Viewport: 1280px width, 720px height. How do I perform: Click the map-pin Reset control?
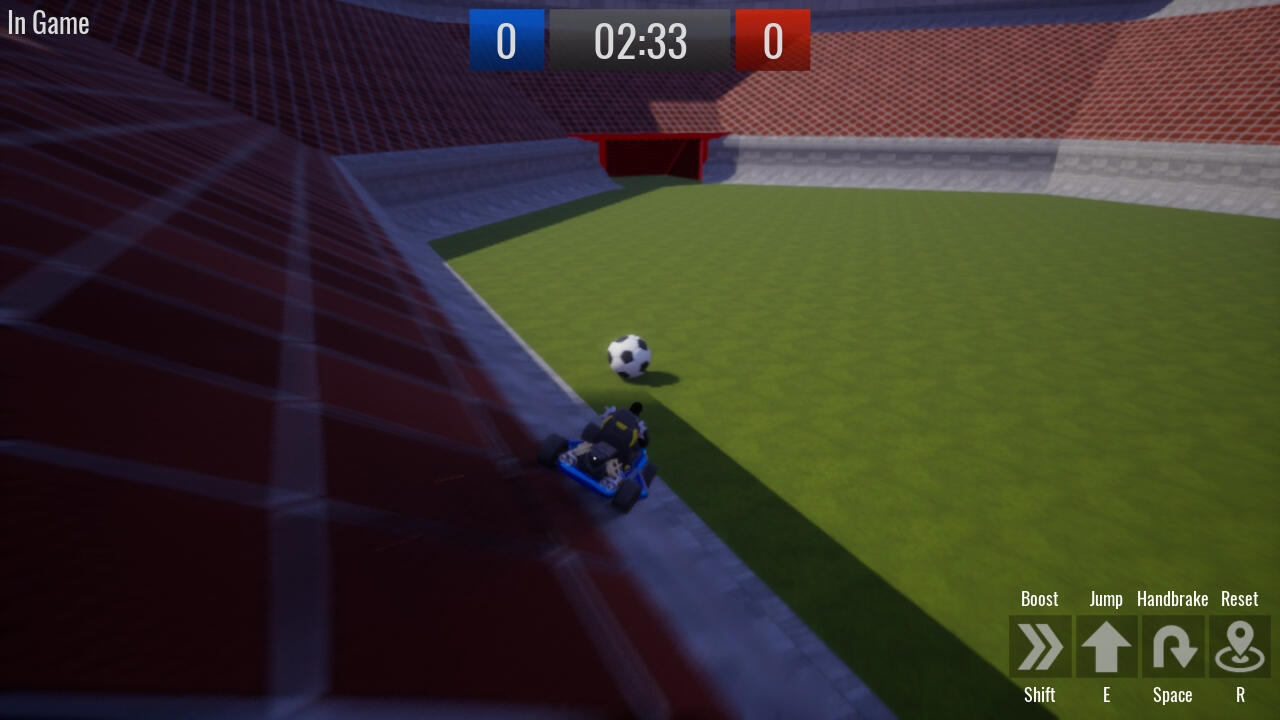coord(1239,647)
